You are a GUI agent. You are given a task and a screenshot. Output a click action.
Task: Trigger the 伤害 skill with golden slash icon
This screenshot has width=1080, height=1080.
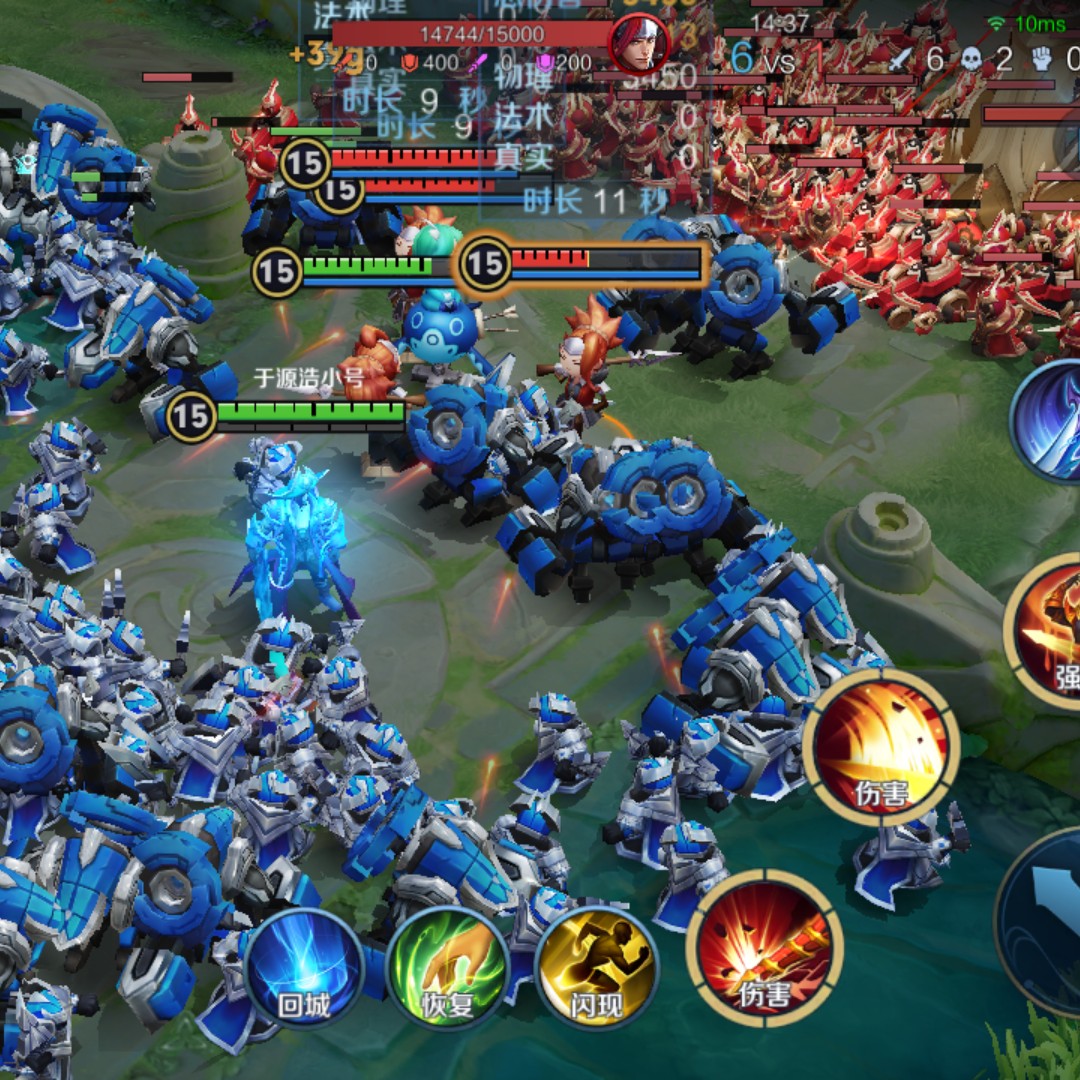tap(881, 748)
